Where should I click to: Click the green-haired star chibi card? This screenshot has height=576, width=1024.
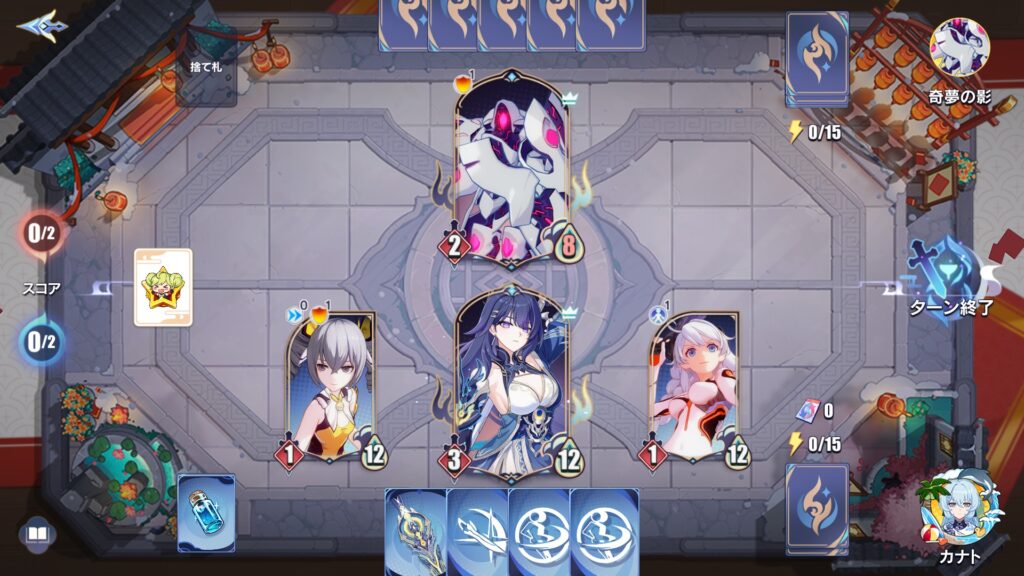click(163, 288)
